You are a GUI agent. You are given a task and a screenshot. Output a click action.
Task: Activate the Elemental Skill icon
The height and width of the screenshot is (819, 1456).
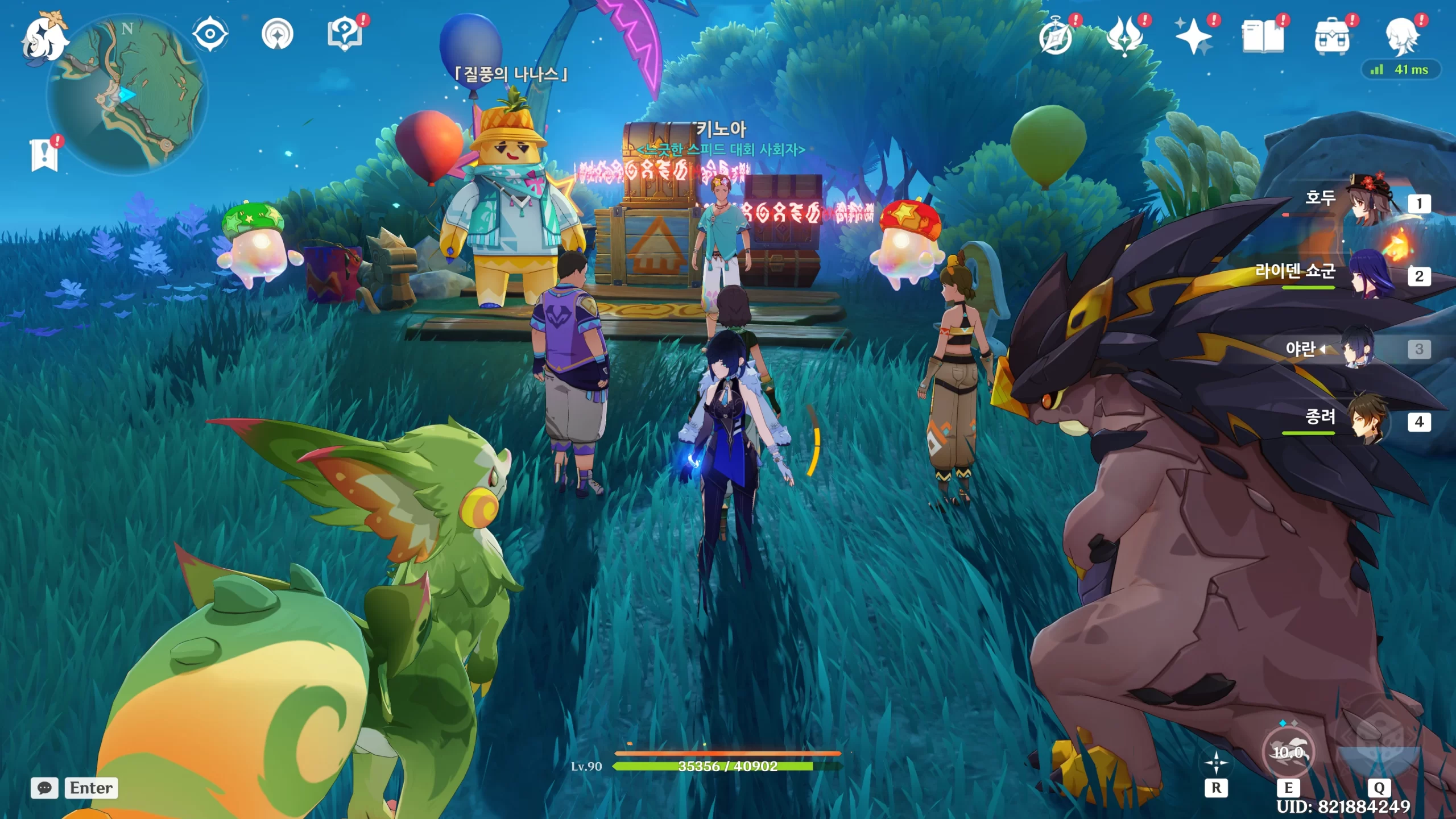(1288, 752)
